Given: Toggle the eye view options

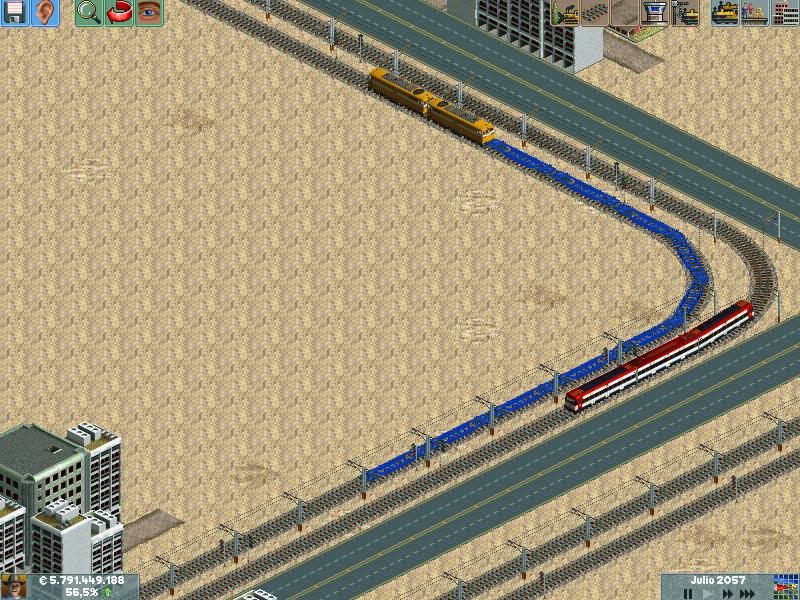Looking at the screenshot, I should coord(149,13).
